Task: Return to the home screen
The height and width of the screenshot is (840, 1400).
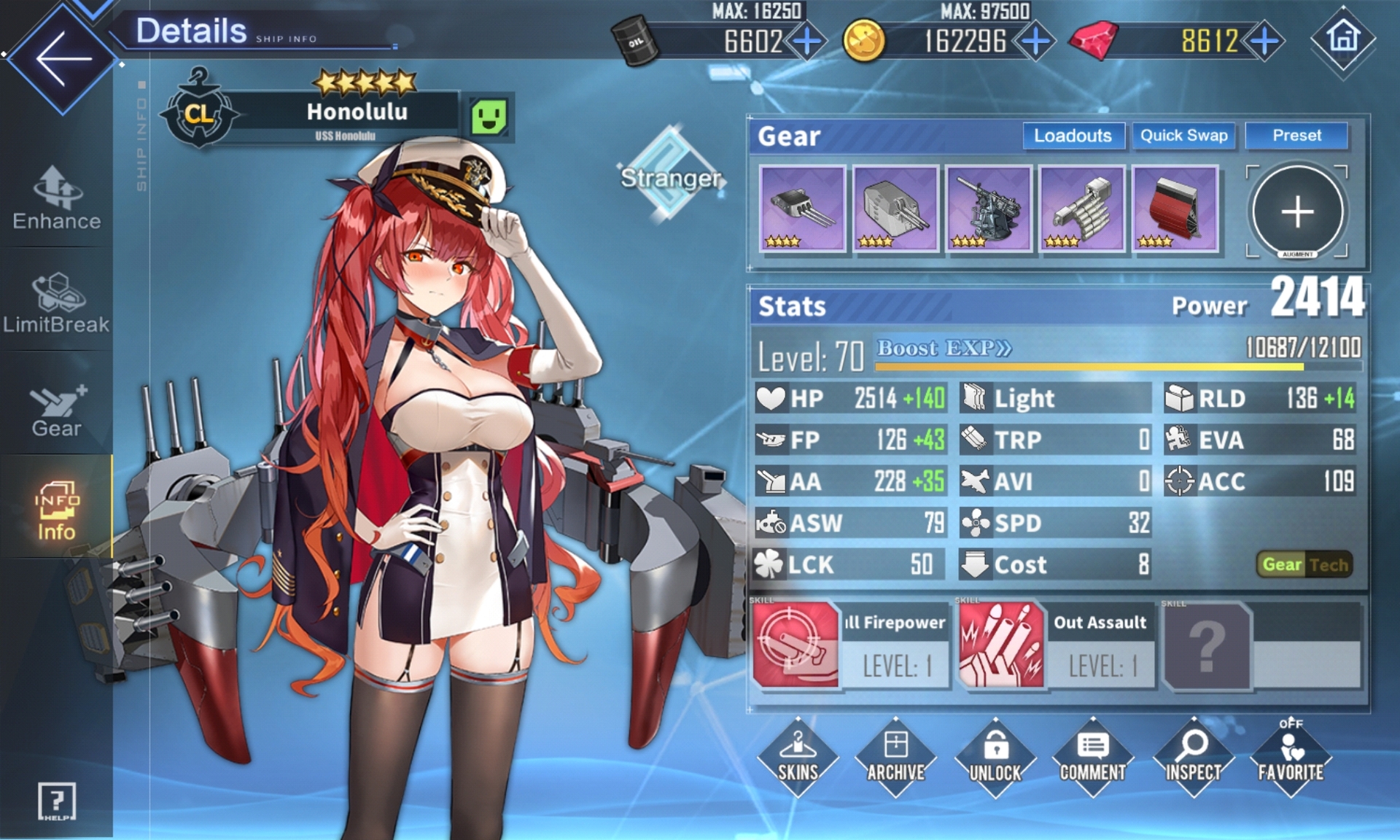Action: coord(1343,39)
